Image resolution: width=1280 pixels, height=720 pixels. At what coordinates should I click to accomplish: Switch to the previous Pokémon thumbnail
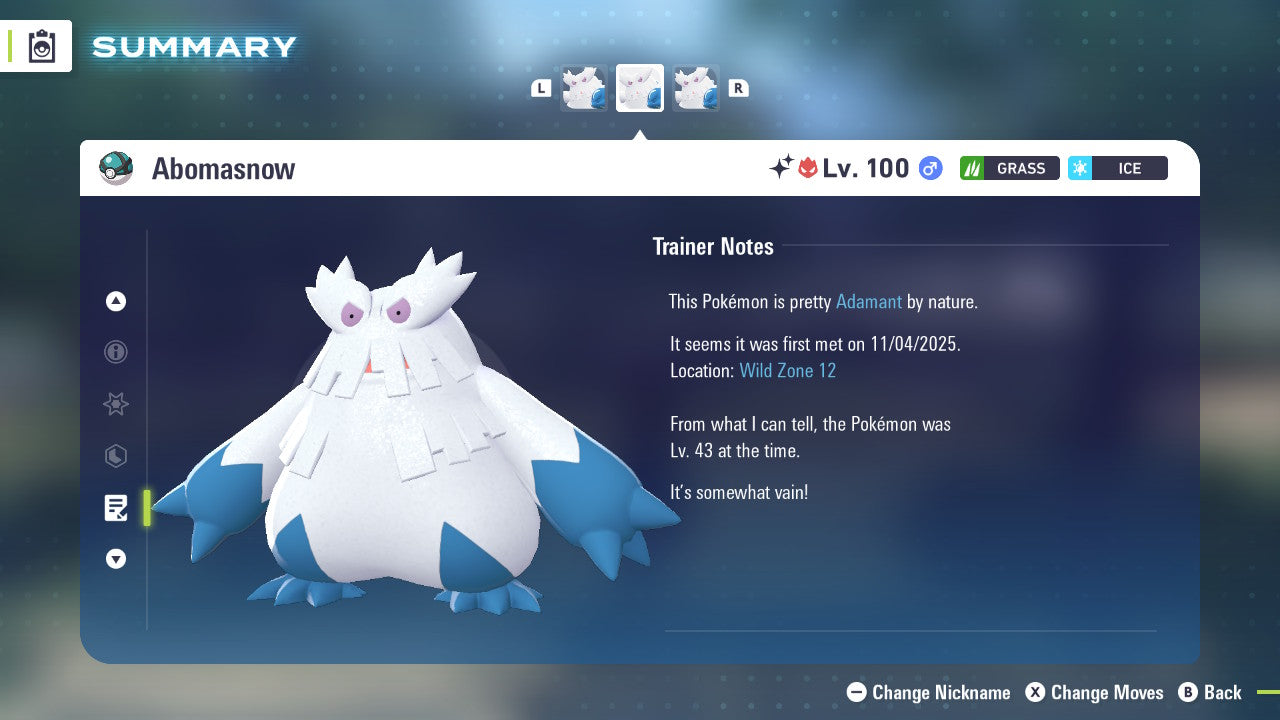pyautogui.click(x=583, y=87)
